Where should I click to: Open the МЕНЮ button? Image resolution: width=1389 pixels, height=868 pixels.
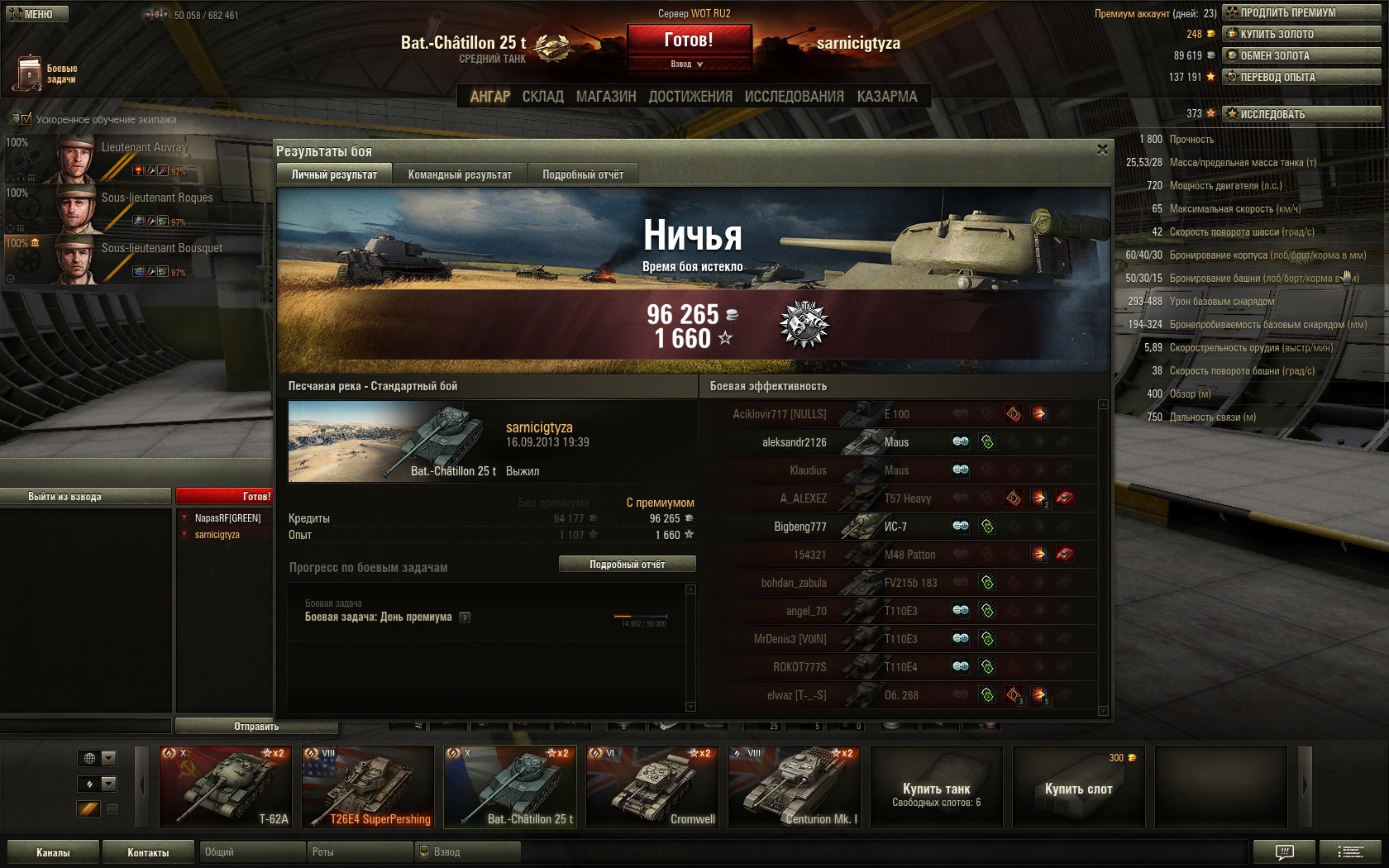click(x=36, y=14)
